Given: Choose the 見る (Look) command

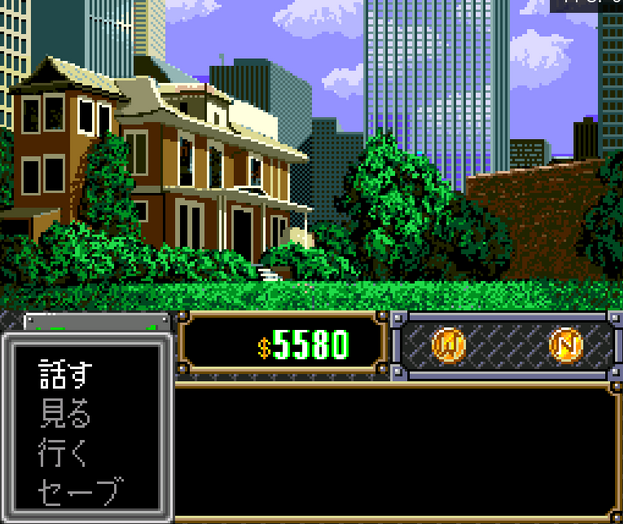Looking at the screenshot, I should point(66,412).
